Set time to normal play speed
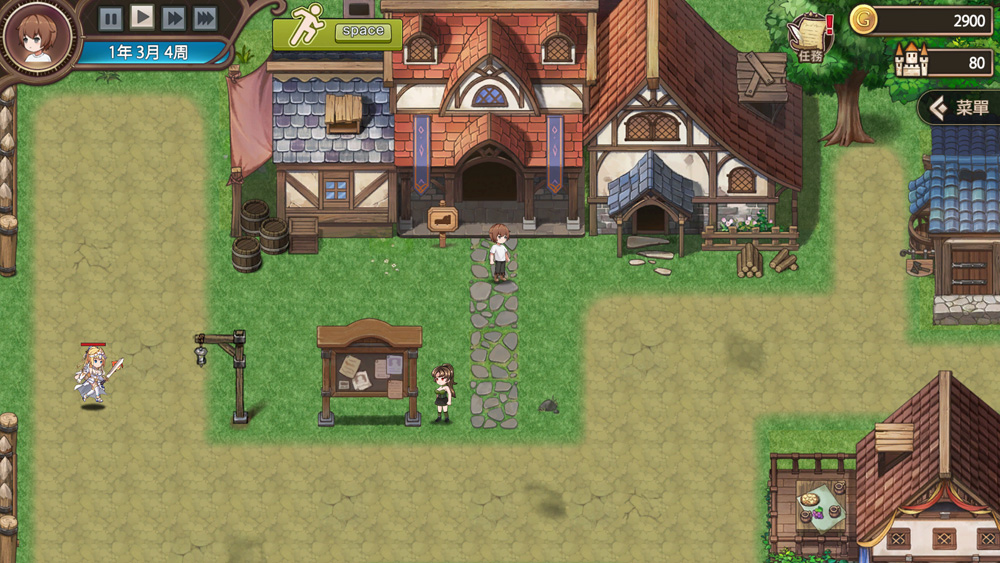Viewport: 1000px width, 563px height. [143, 17]
